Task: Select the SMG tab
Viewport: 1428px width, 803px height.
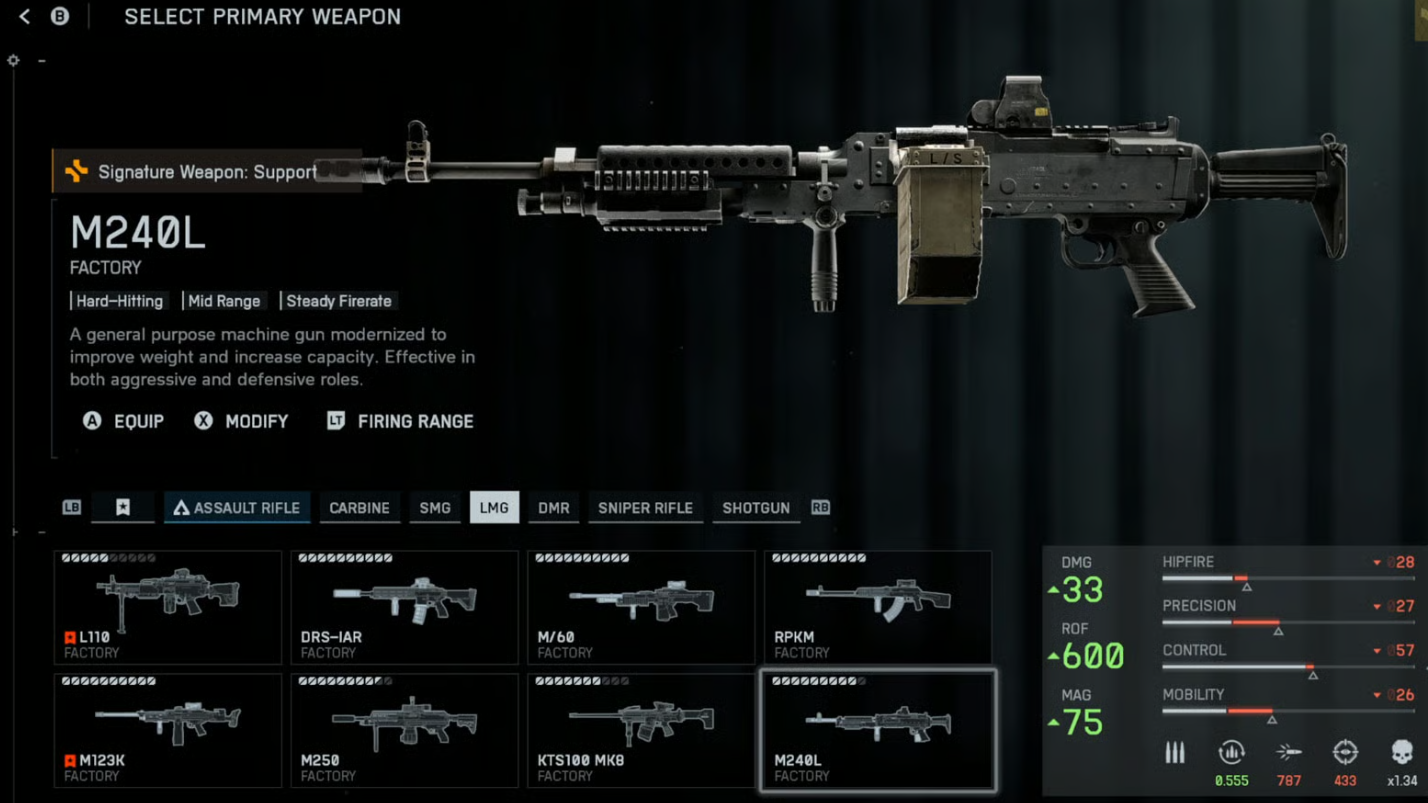Action: tap(435, 508)
